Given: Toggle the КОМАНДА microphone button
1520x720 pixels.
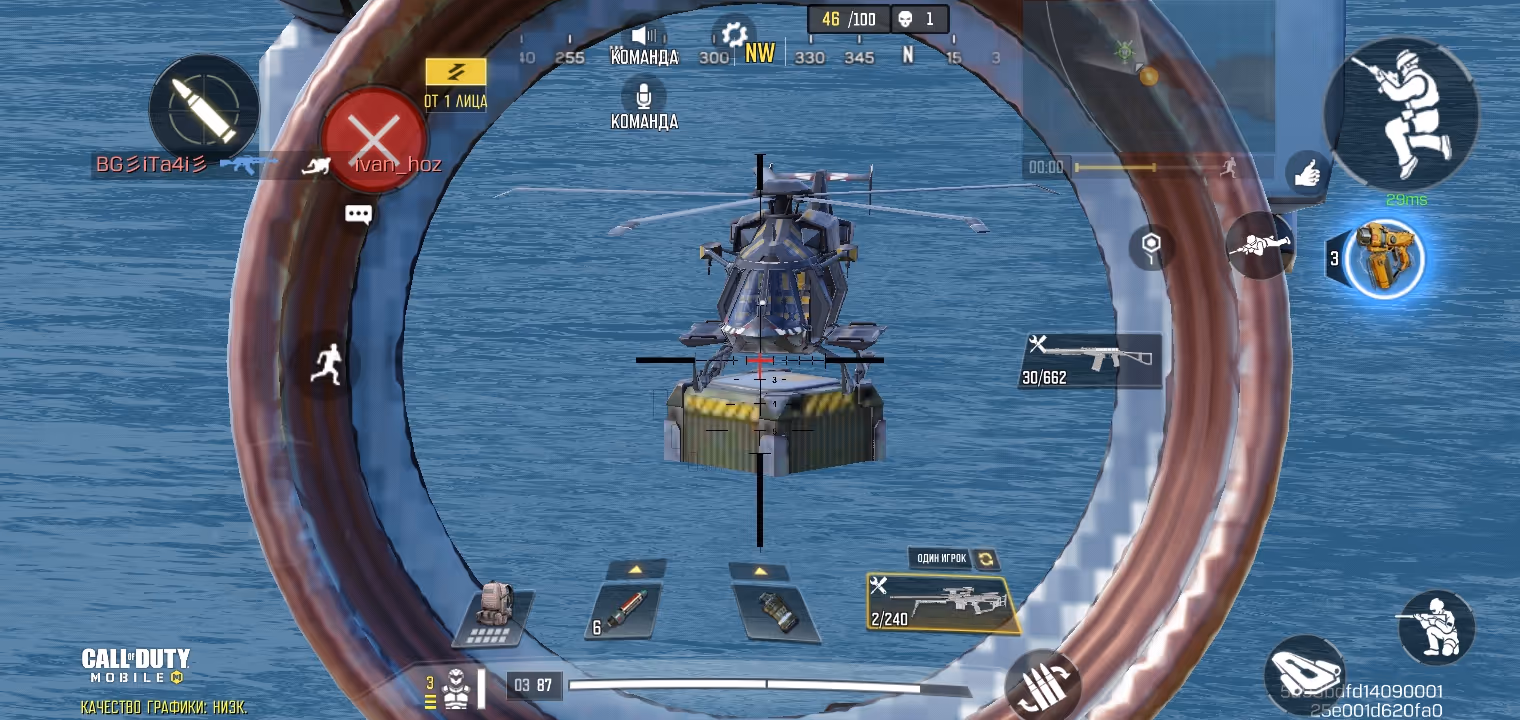Looking at the screenshot, I should (x=644, y=96).
